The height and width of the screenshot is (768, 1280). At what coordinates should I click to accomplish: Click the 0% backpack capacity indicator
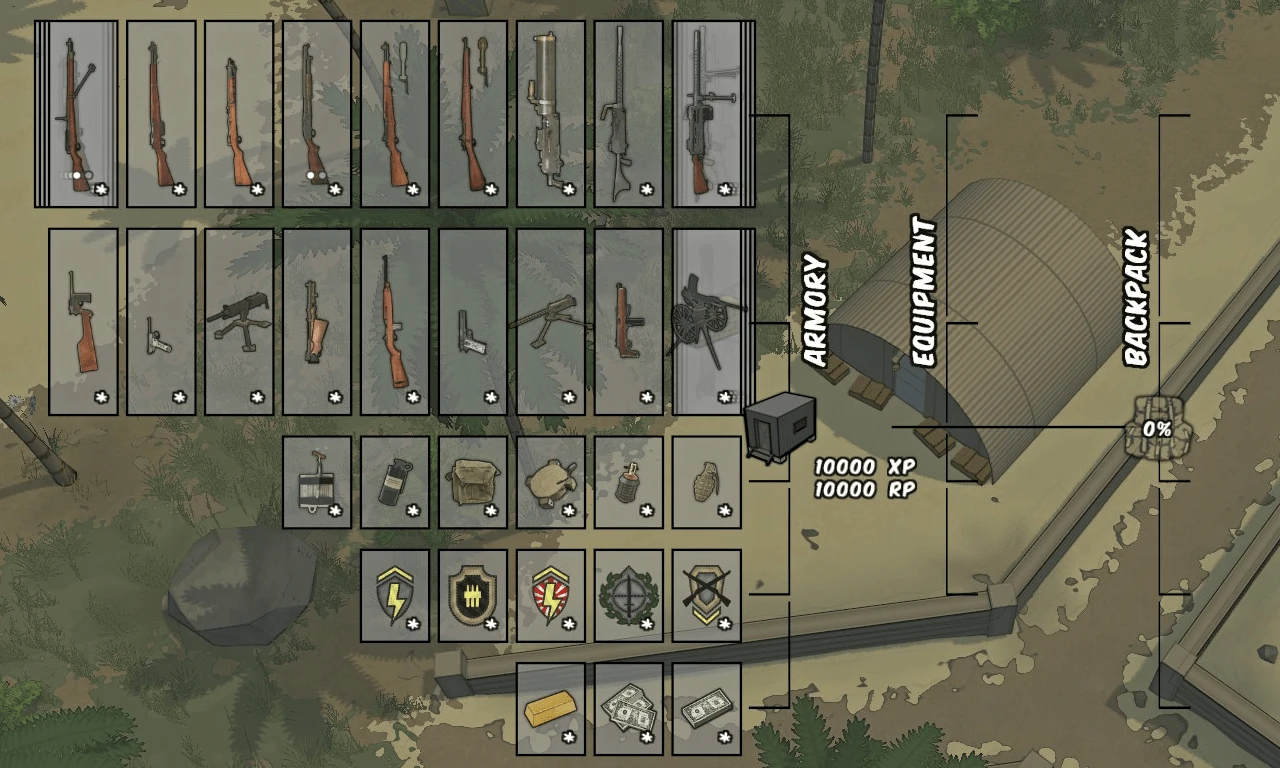click(x=1155, y=428)
